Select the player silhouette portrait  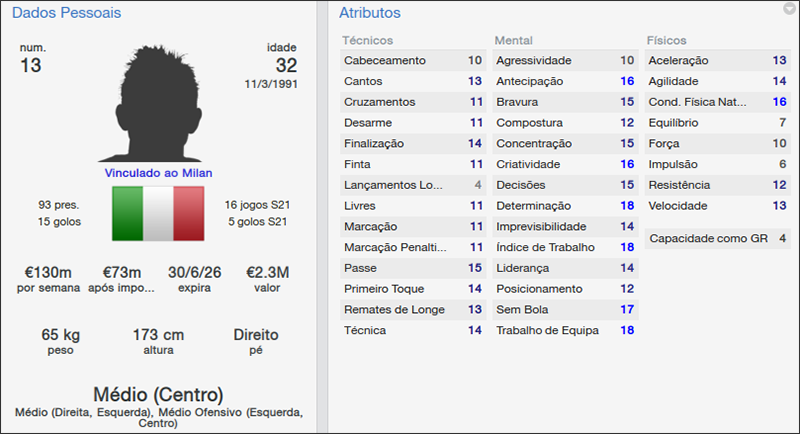(160, 98)
